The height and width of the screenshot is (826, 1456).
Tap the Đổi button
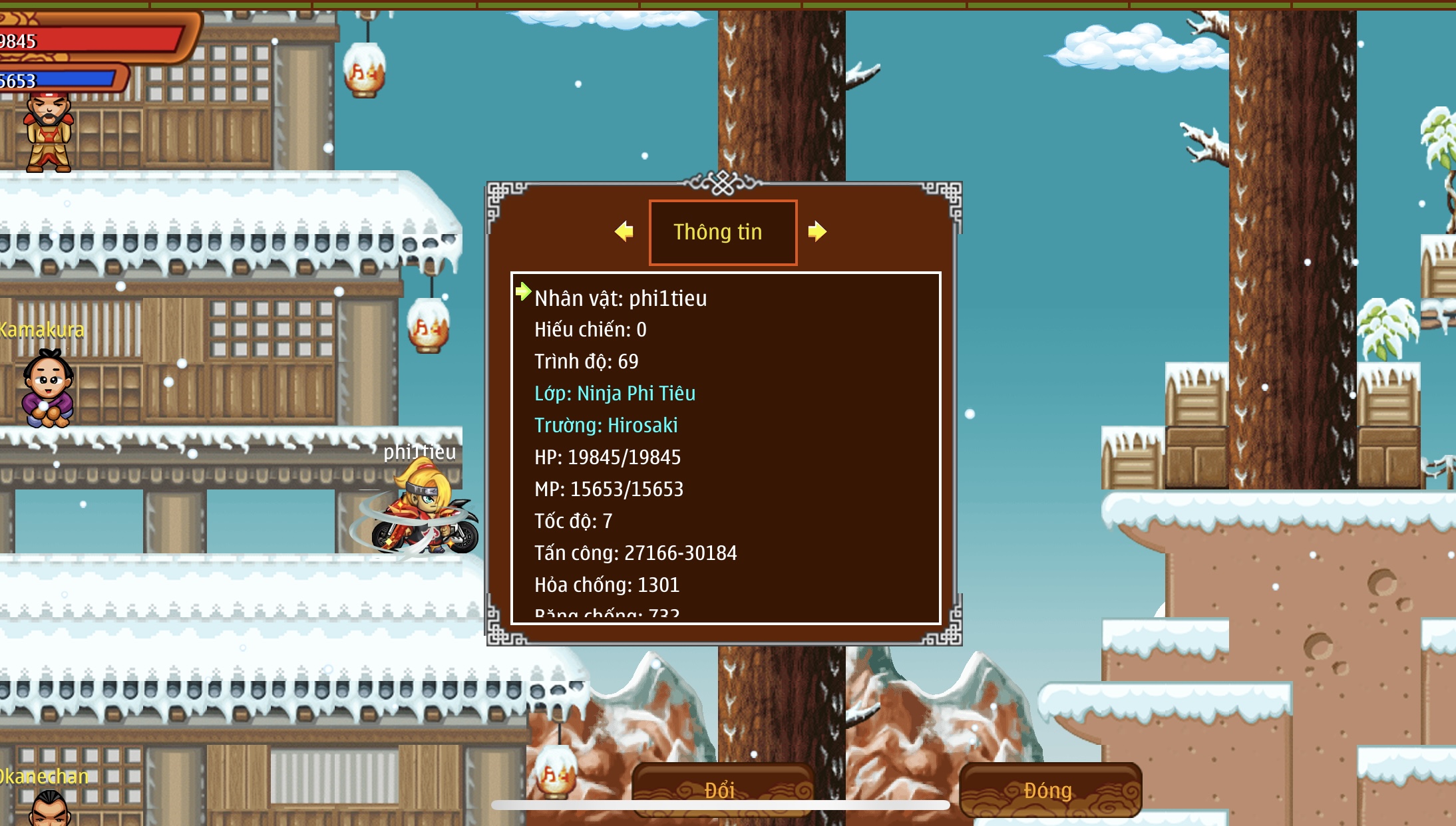coord(721,789)
